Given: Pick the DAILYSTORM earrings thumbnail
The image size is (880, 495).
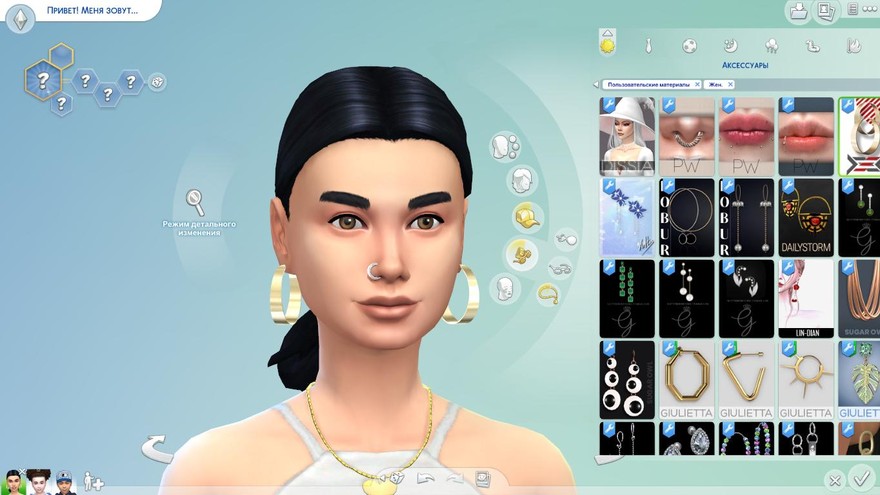Looking at the screenshot, I should point(805,217).
